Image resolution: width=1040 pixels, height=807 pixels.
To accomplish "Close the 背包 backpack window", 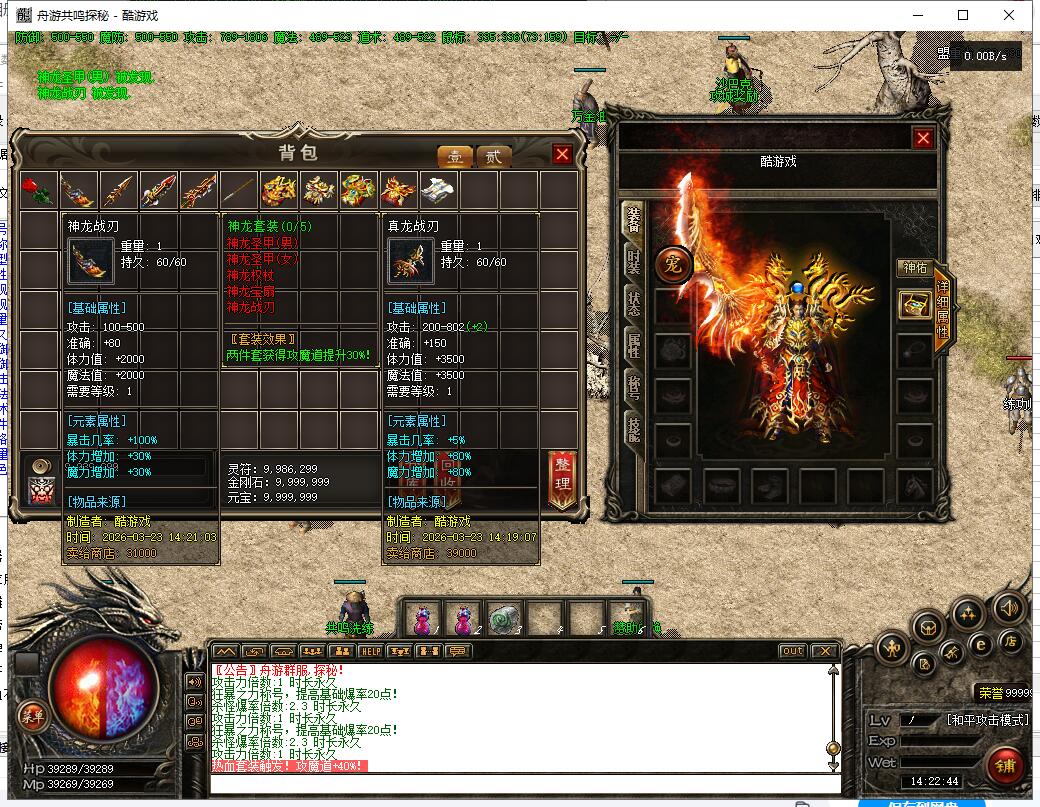I will point(562,154).
